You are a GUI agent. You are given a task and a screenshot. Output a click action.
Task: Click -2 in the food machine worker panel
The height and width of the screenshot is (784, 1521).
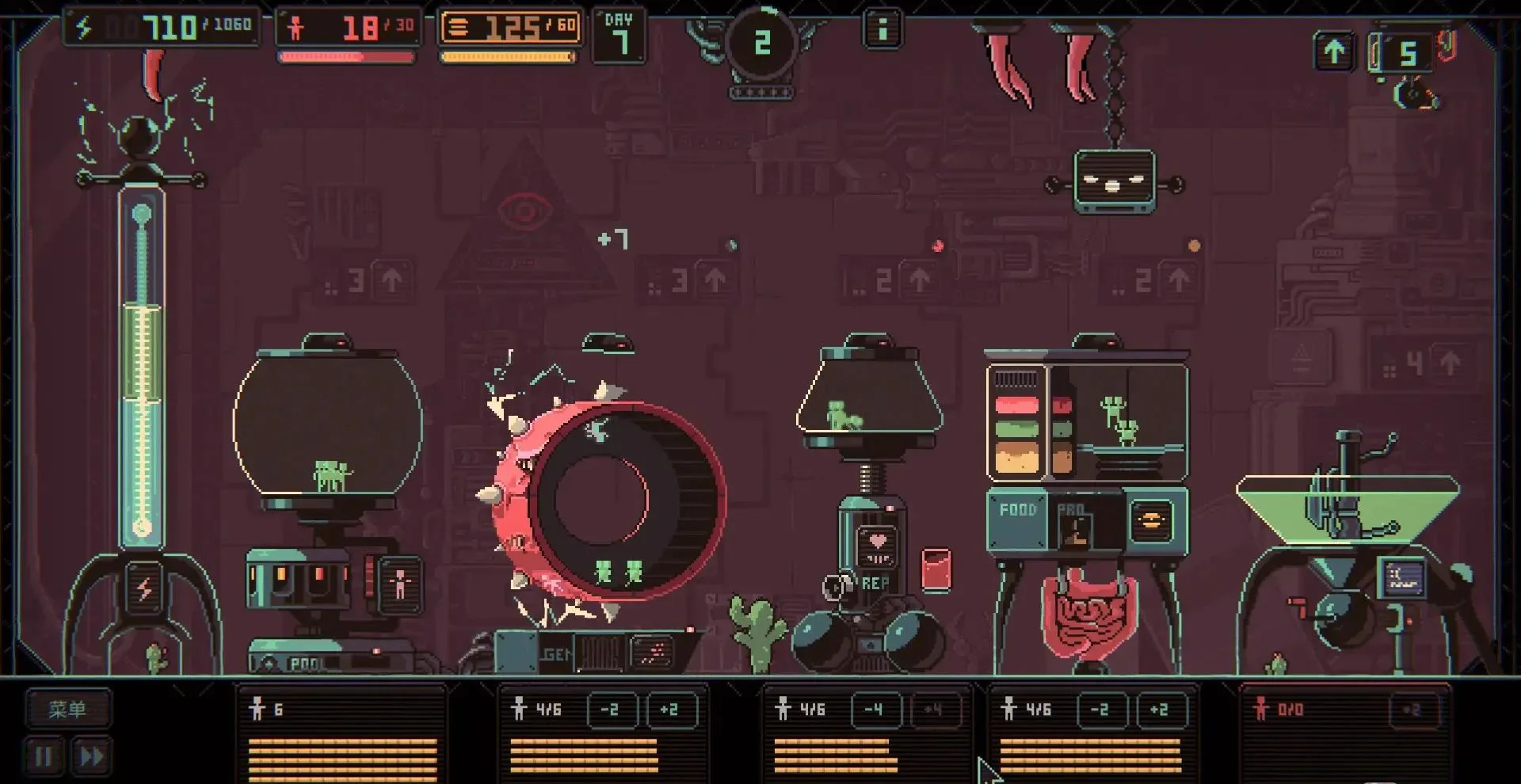pyautogui.click(x=1100, y=710)
